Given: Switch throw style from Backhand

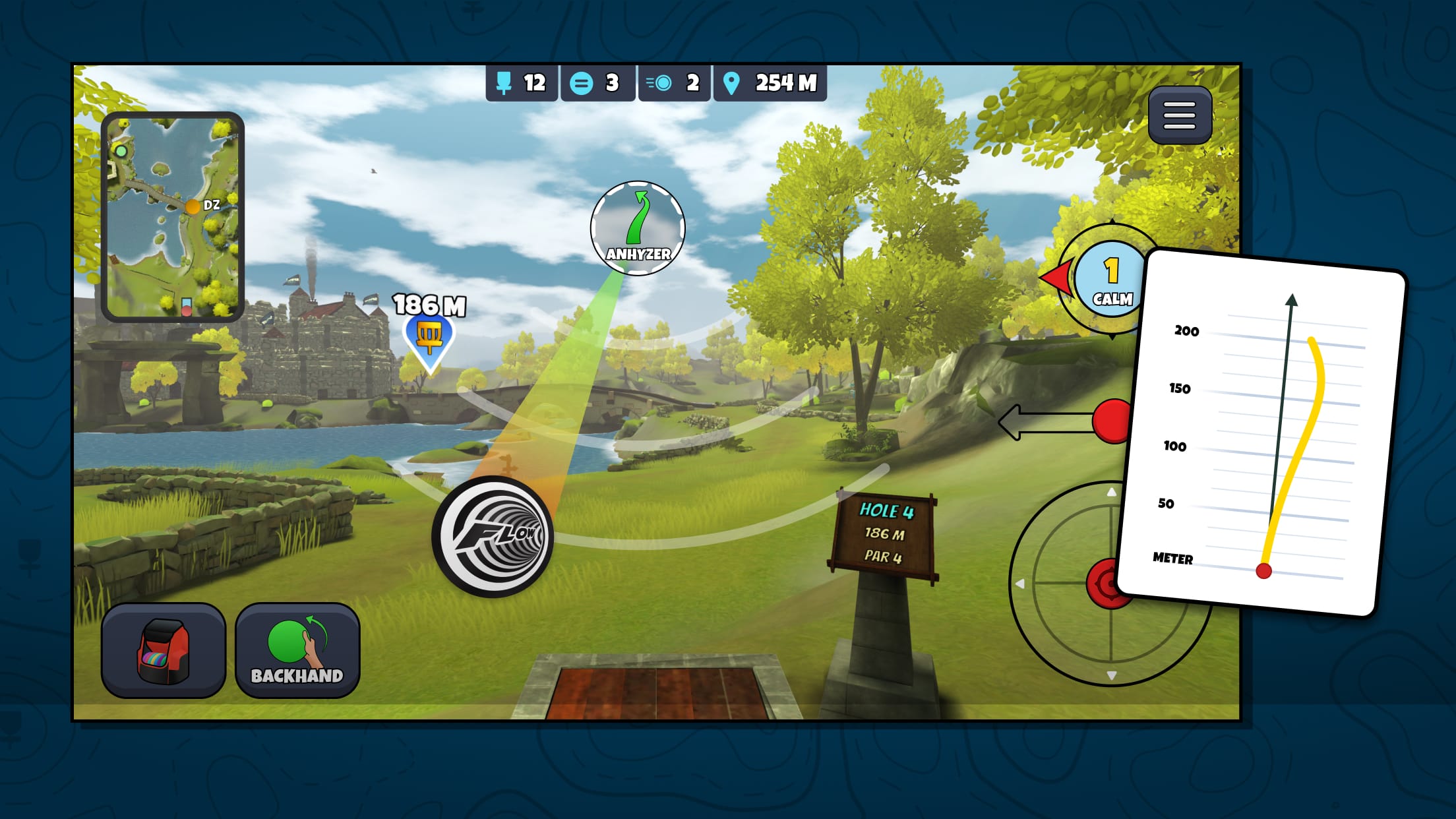Looking at the screenshot, I should click(296, 650).
